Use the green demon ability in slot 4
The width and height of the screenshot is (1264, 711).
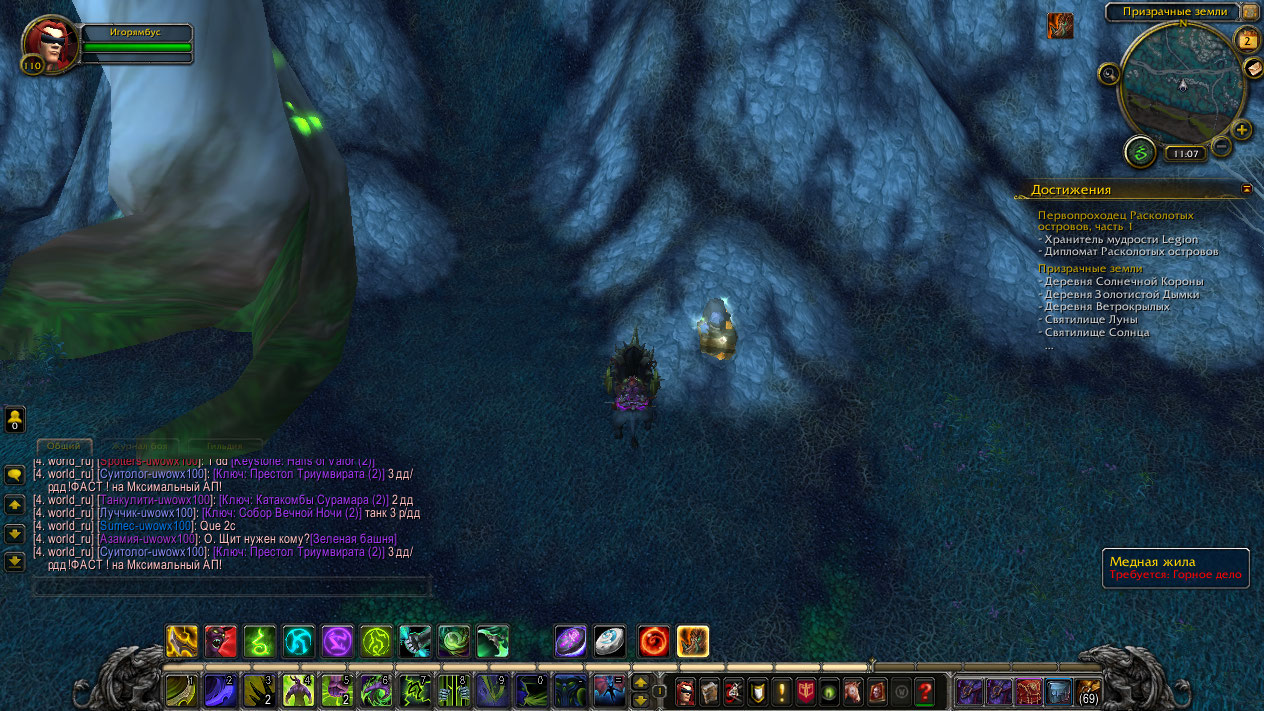pos(298,691)
